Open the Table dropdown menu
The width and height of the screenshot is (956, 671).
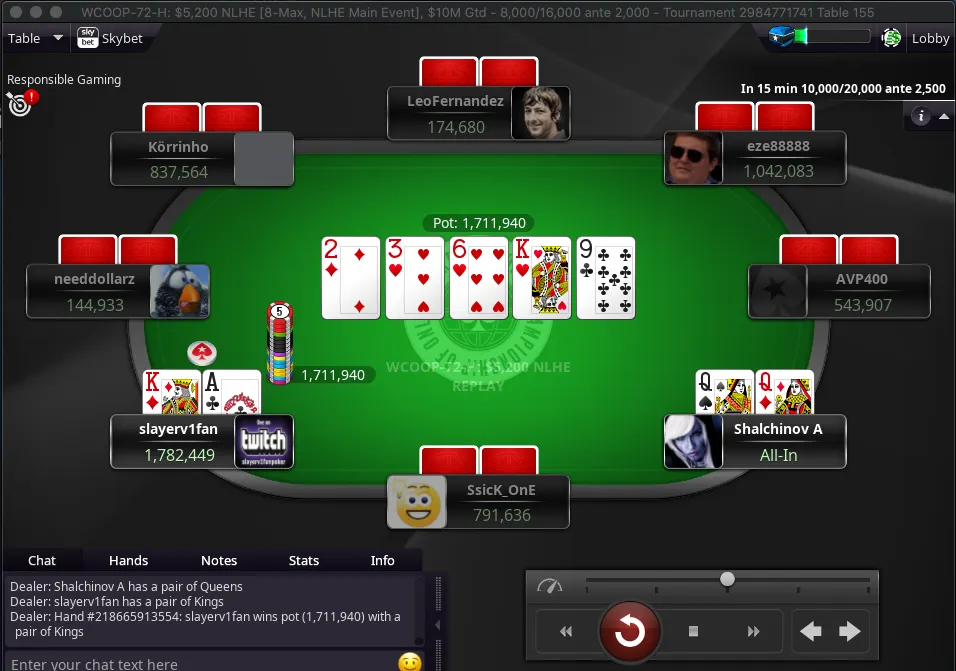click(35, 38)
